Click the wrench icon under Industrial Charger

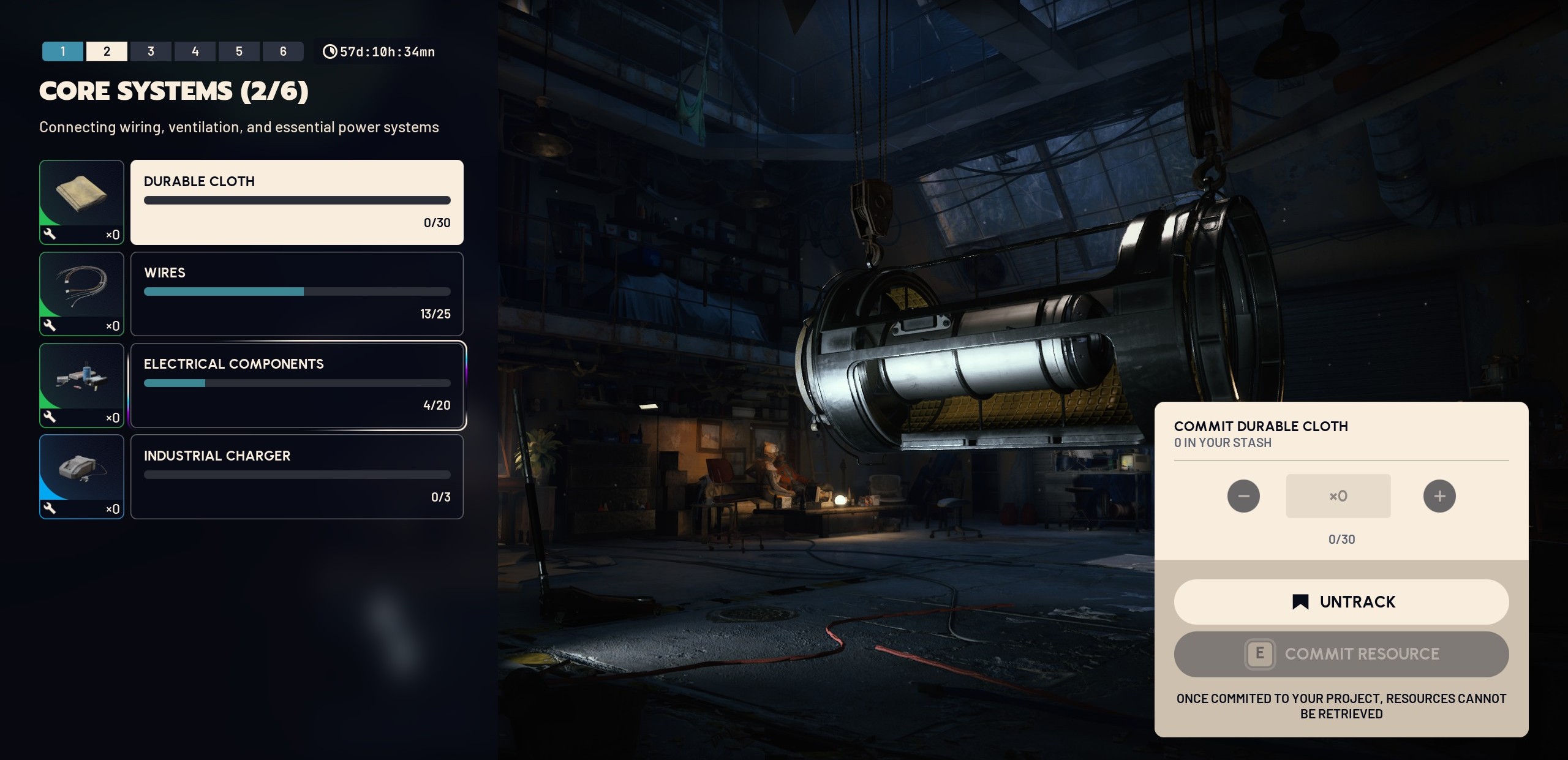50,509
